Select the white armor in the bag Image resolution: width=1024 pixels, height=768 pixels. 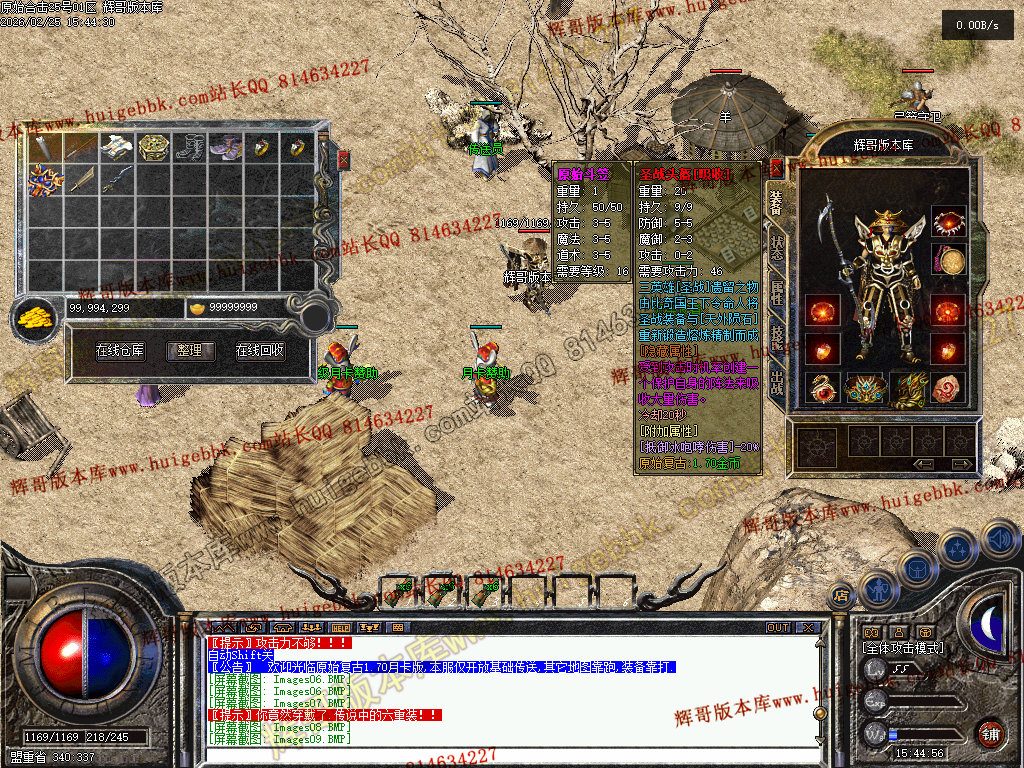pyautogui.click(x=117, y=148)
